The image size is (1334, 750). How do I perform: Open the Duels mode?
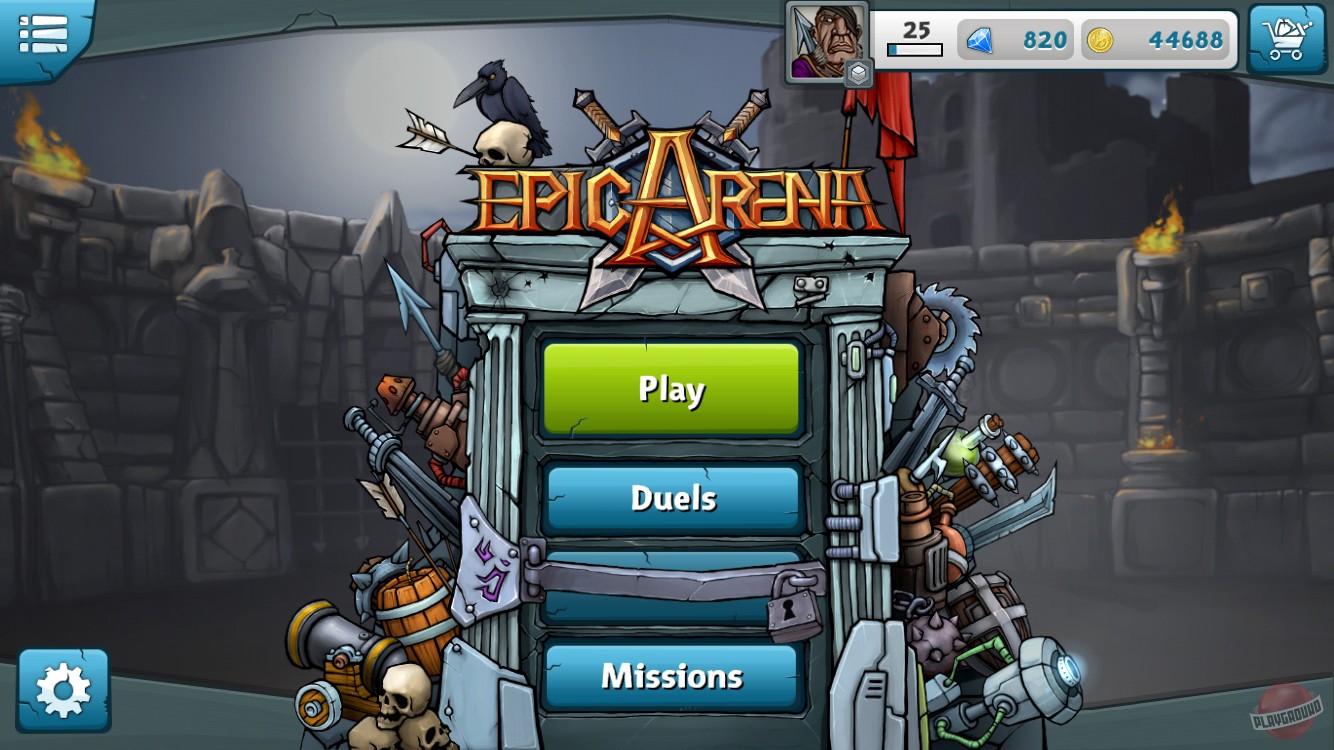click(671, 499)
